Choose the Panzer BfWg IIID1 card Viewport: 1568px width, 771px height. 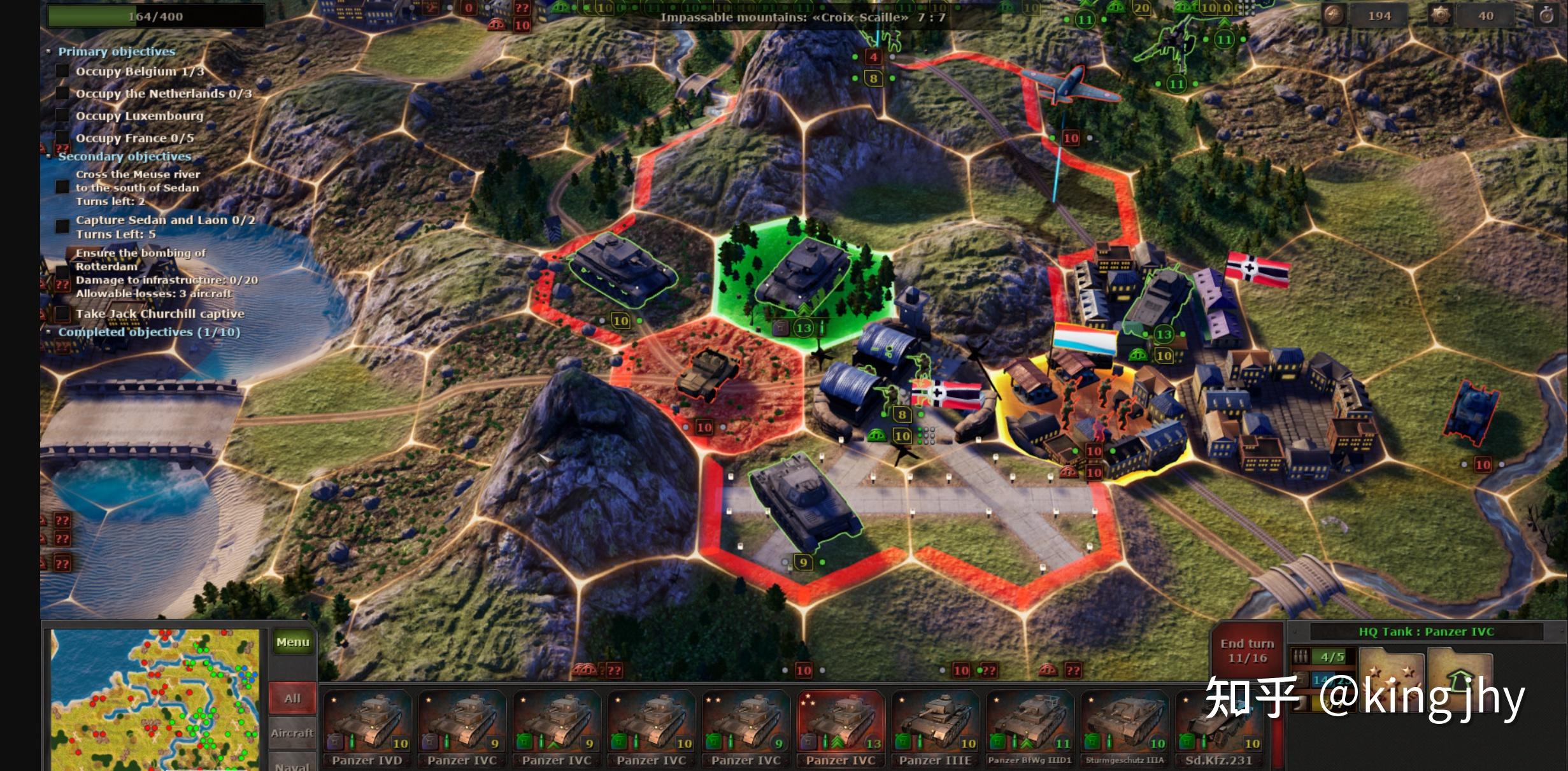1029,727
